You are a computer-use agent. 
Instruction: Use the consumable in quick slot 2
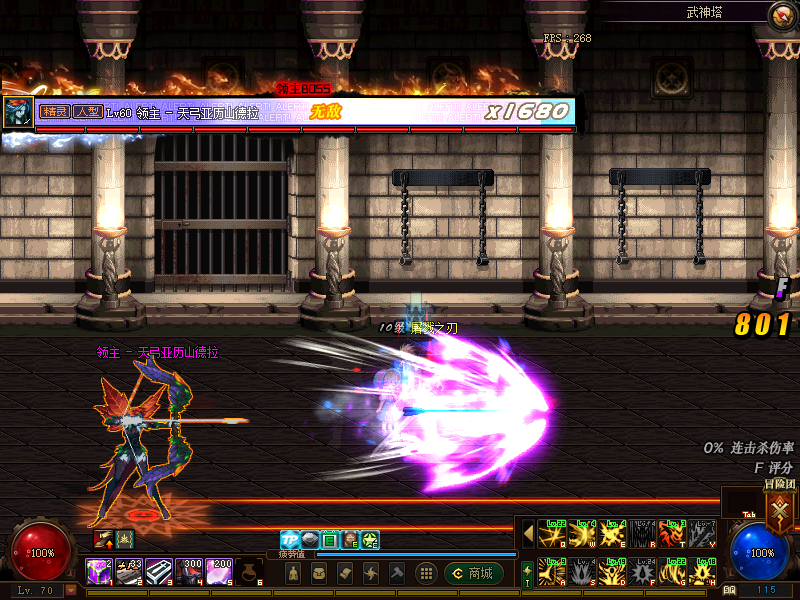tap(128, 572)
